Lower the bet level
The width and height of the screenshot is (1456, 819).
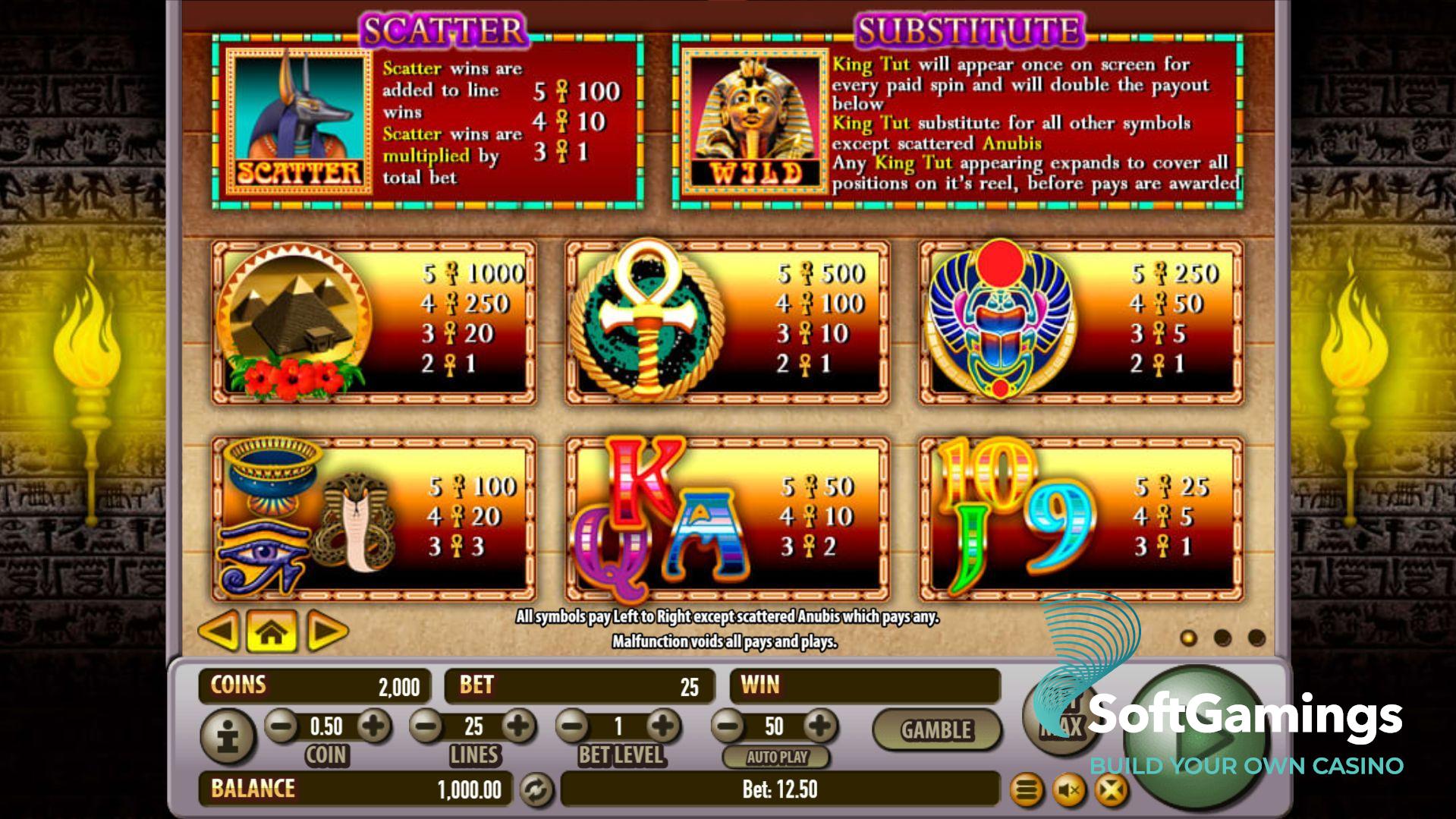coord(574,726)
